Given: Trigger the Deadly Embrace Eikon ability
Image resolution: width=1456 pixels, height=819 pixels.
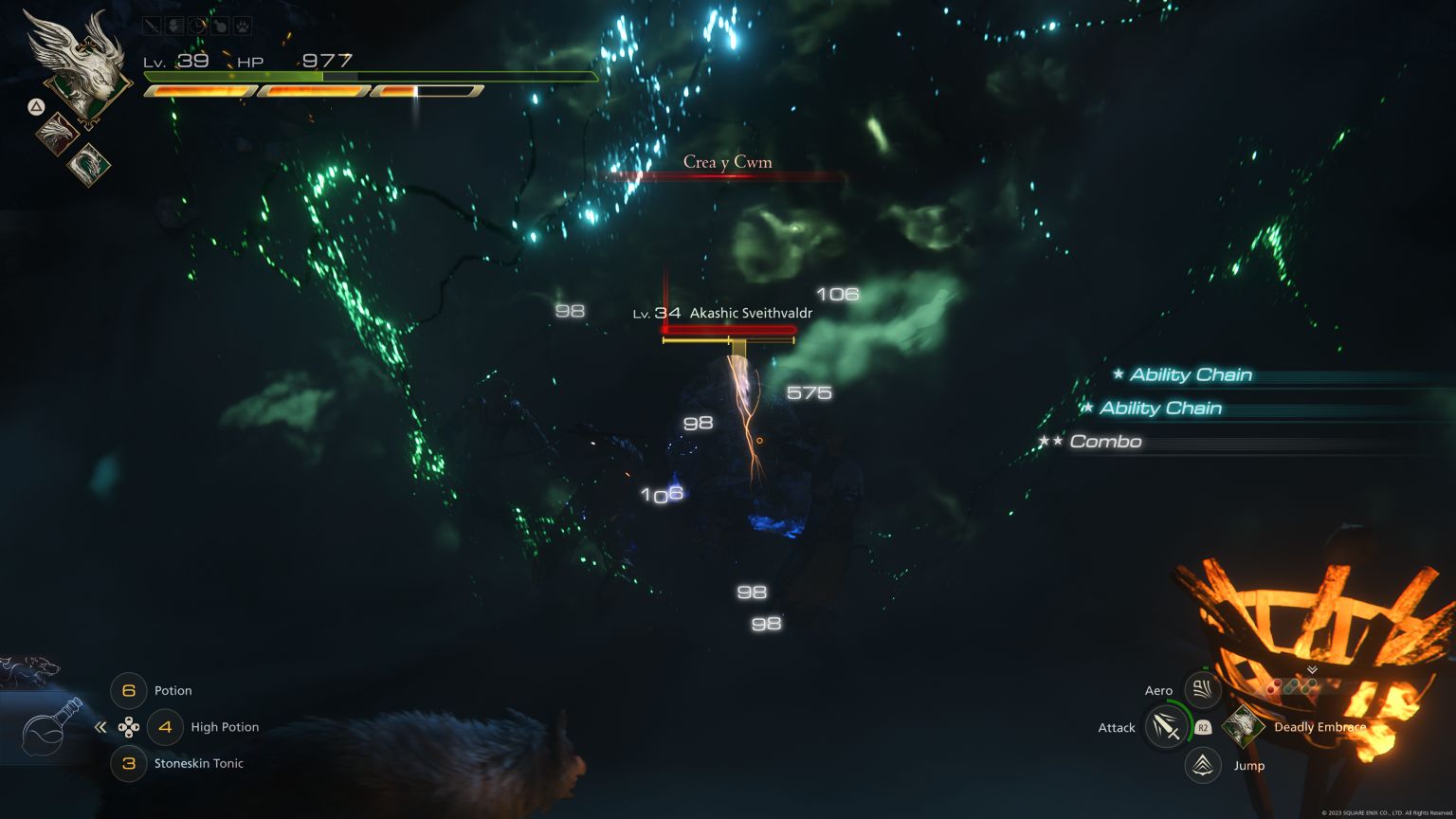Looking at the screenshot, I should (x=1243, y=727).
